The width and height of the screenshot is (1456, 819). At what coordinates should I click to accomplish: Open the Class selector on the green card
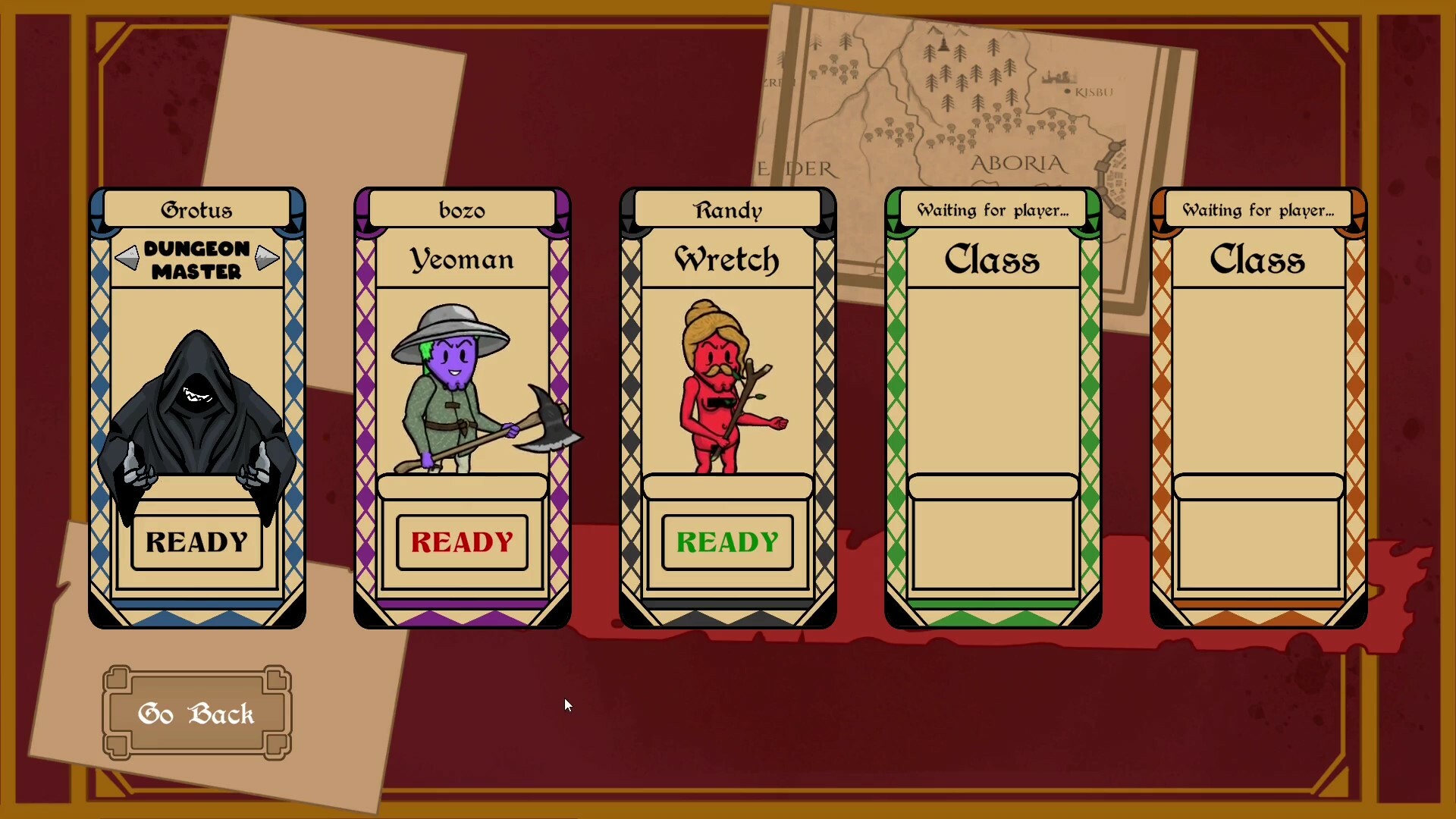tap(992, 260)
